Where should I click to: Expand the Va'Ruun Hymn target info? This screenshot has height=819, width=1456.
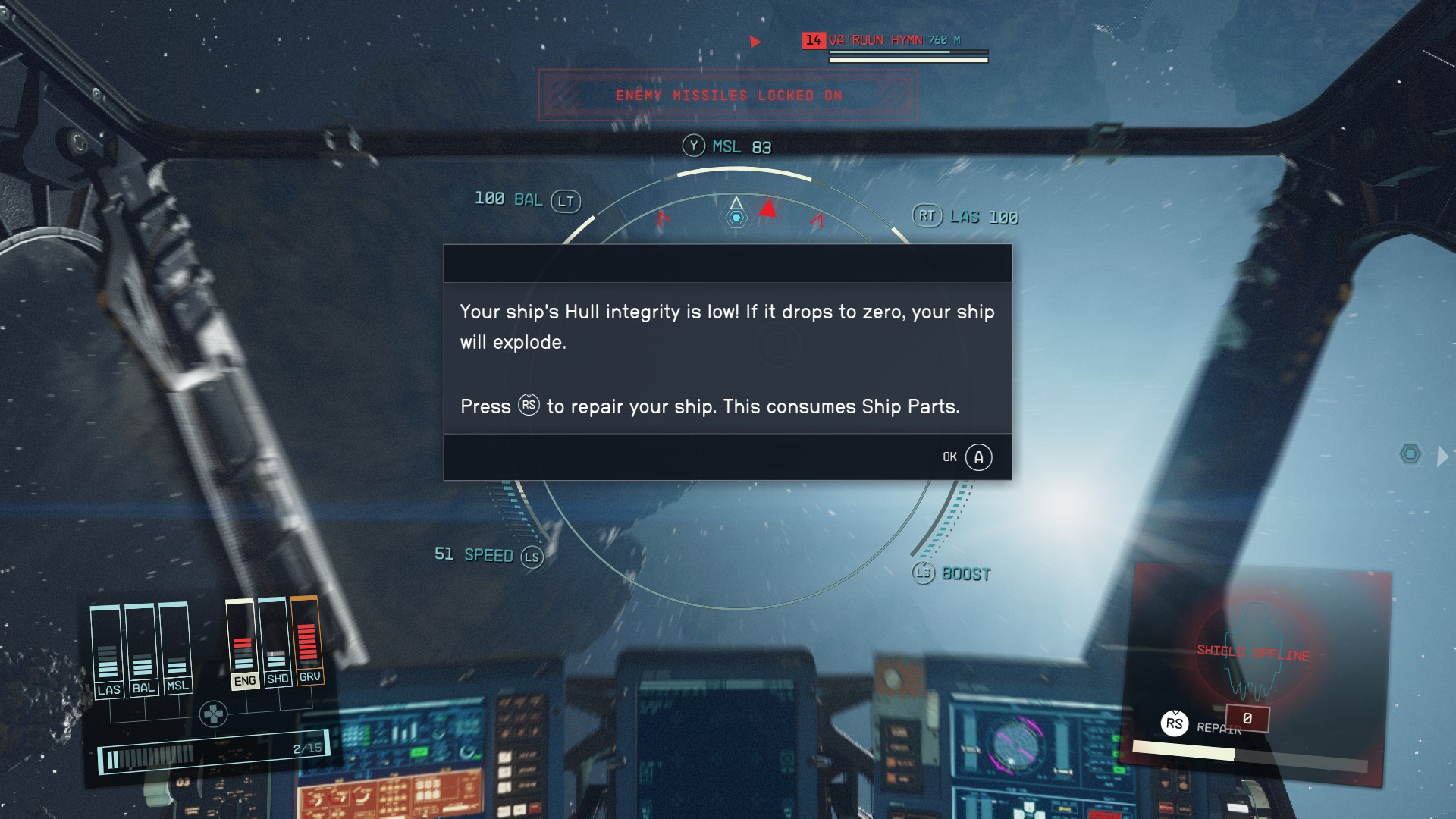(877, 41)
